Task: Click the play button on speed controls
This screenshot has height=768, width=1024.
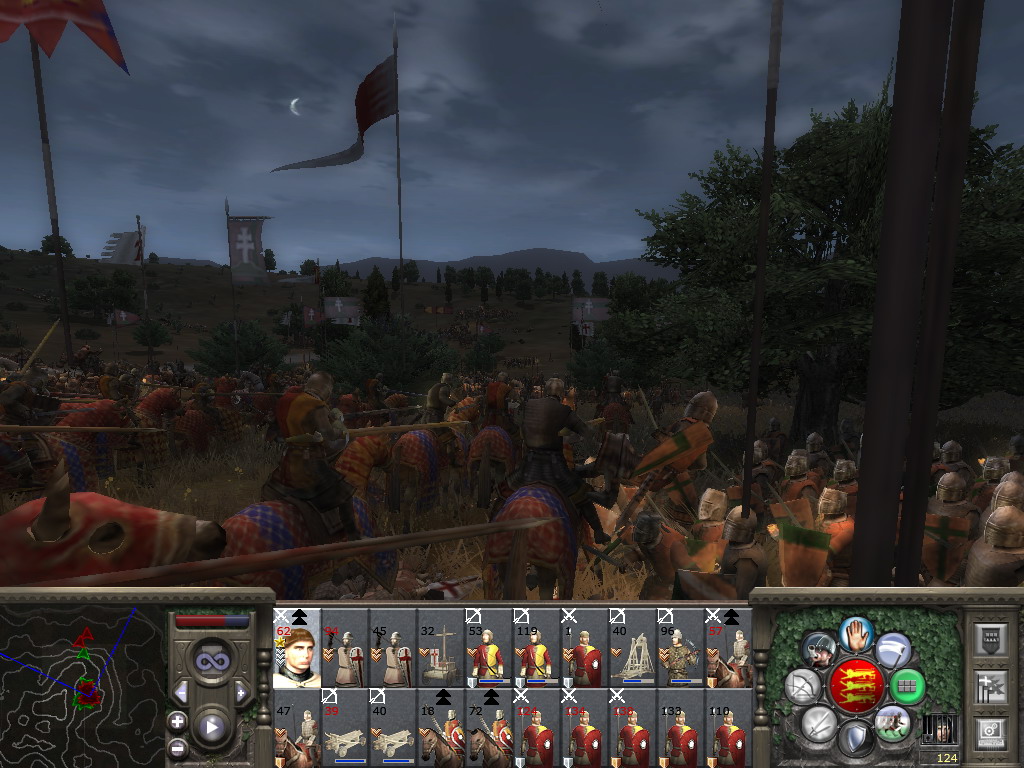Action: coord(211,726)
